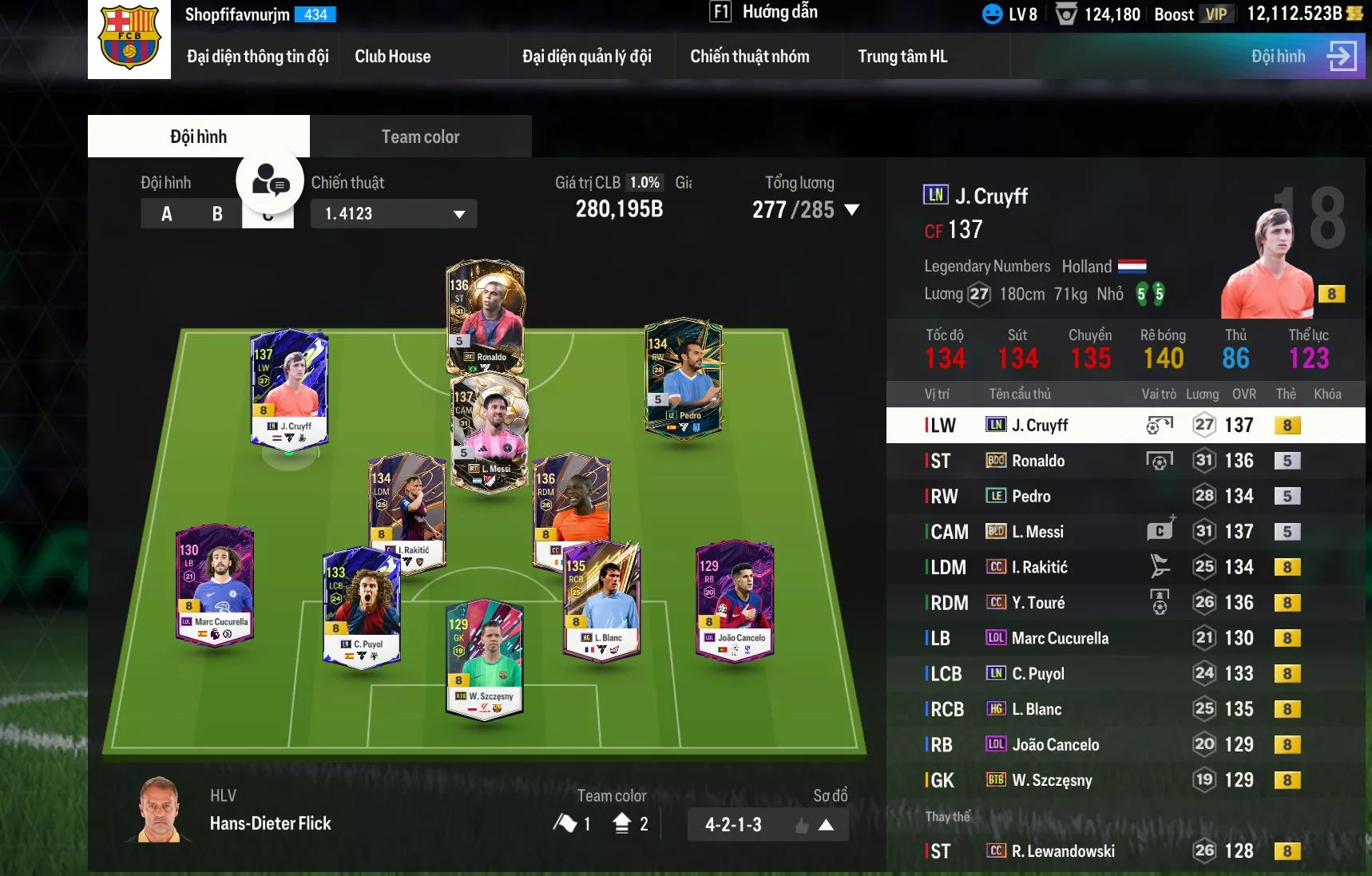Switch to the Team color tab

(420, 137)
